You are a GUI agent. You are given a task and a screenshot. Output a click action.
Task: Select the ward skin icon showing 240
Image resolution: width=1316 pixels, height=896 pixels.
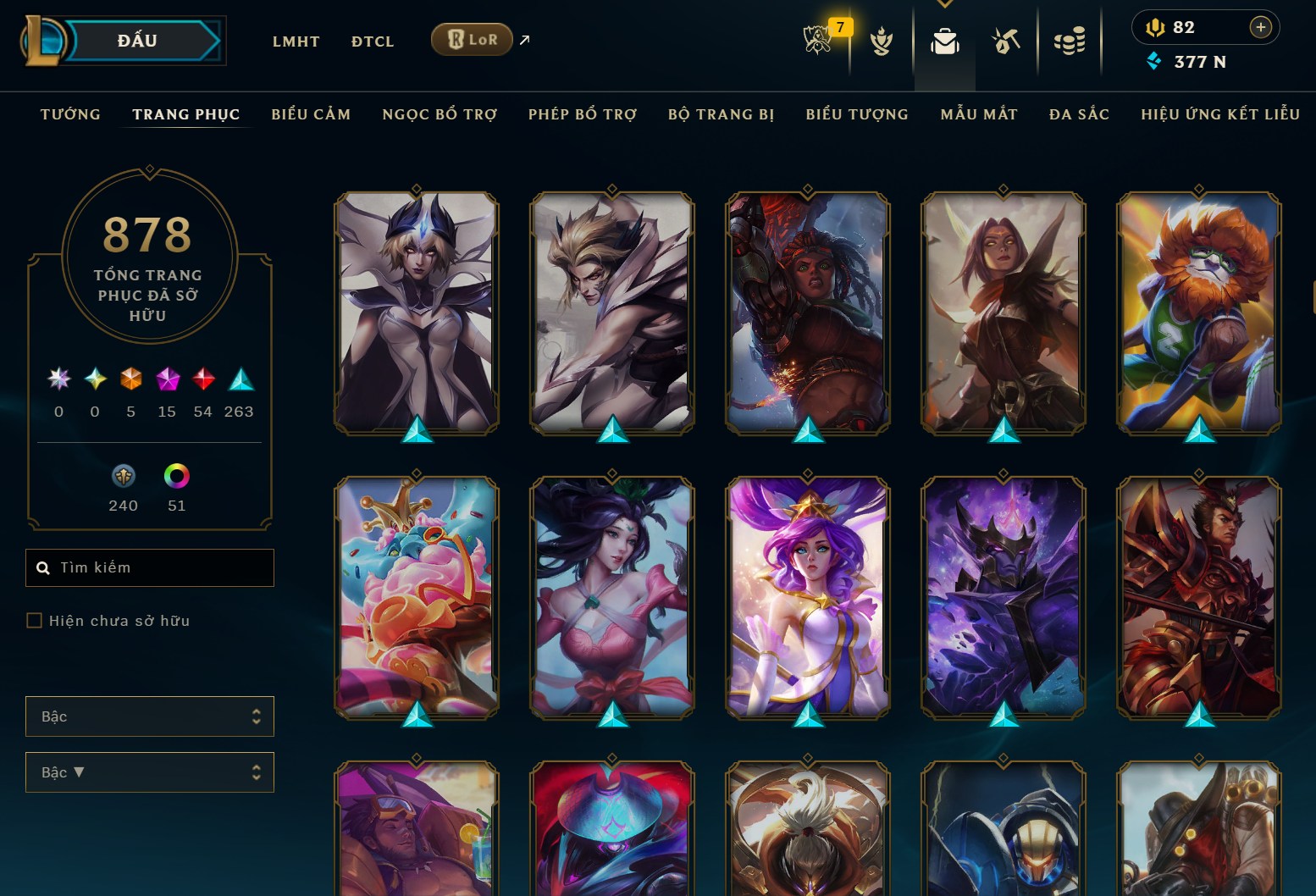pos(123,477)
